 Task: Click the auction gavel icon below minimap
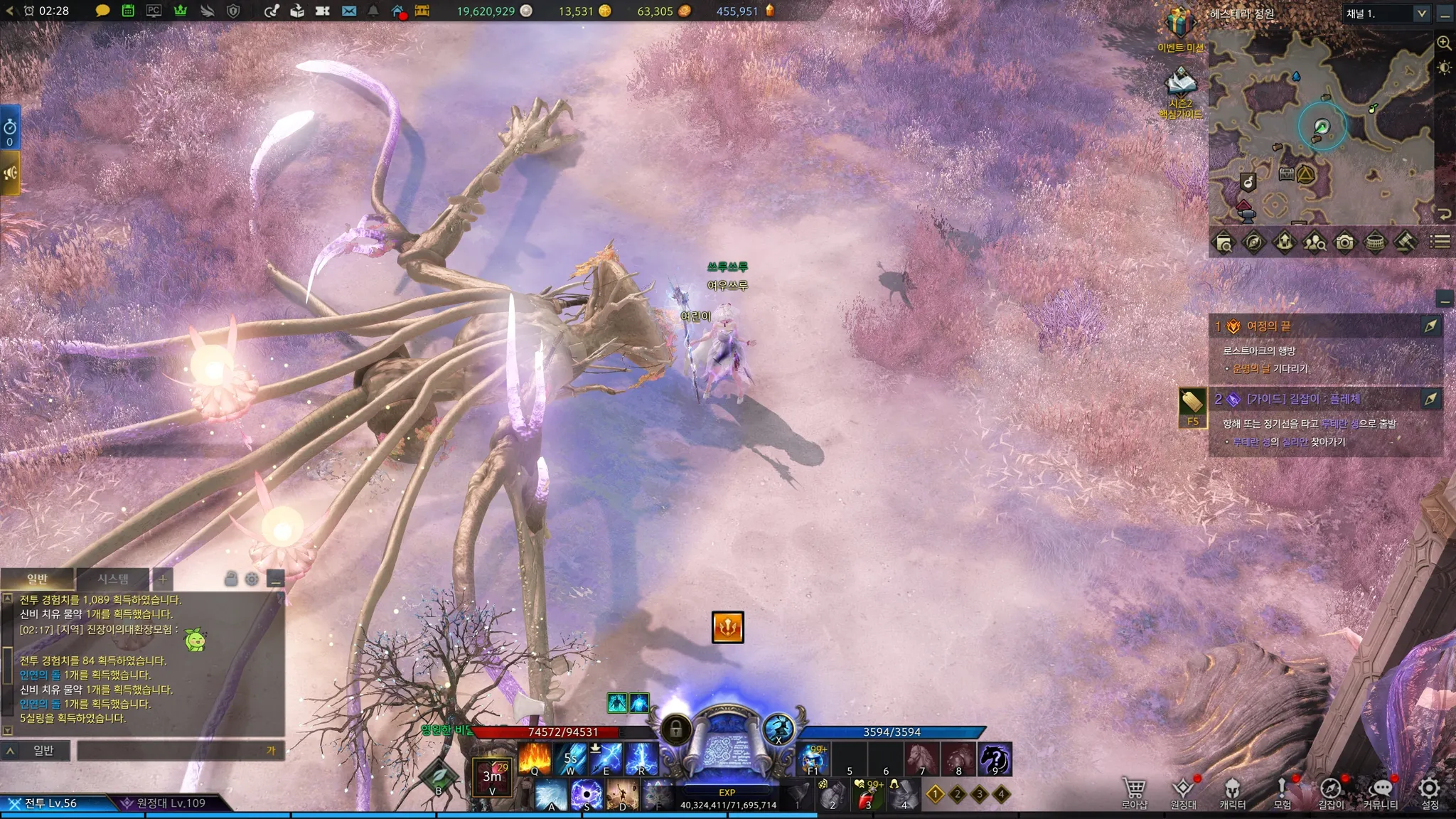click(x=1406, y=243)
